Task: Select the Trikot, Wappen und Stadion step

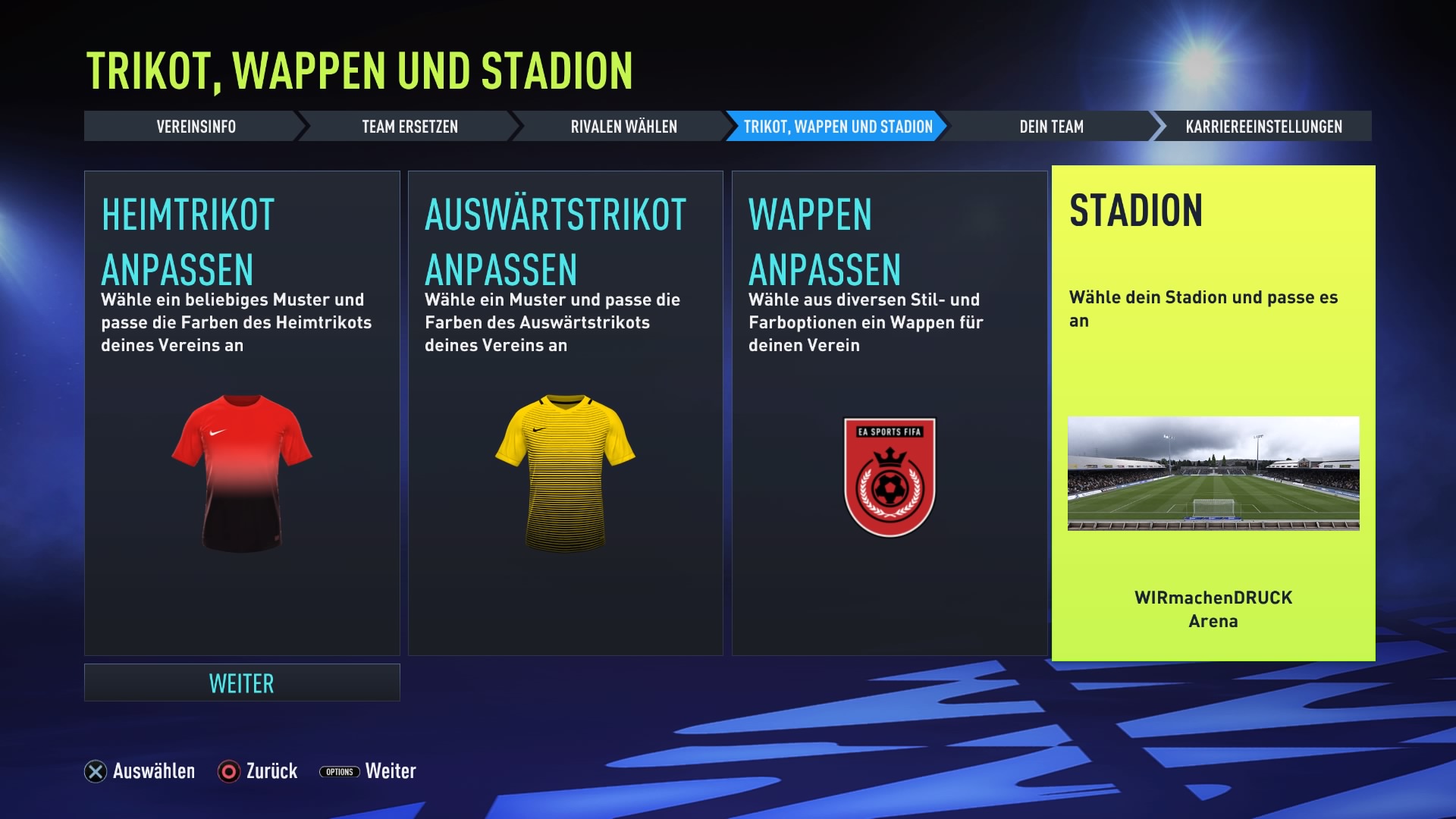Action: point(837,127)
